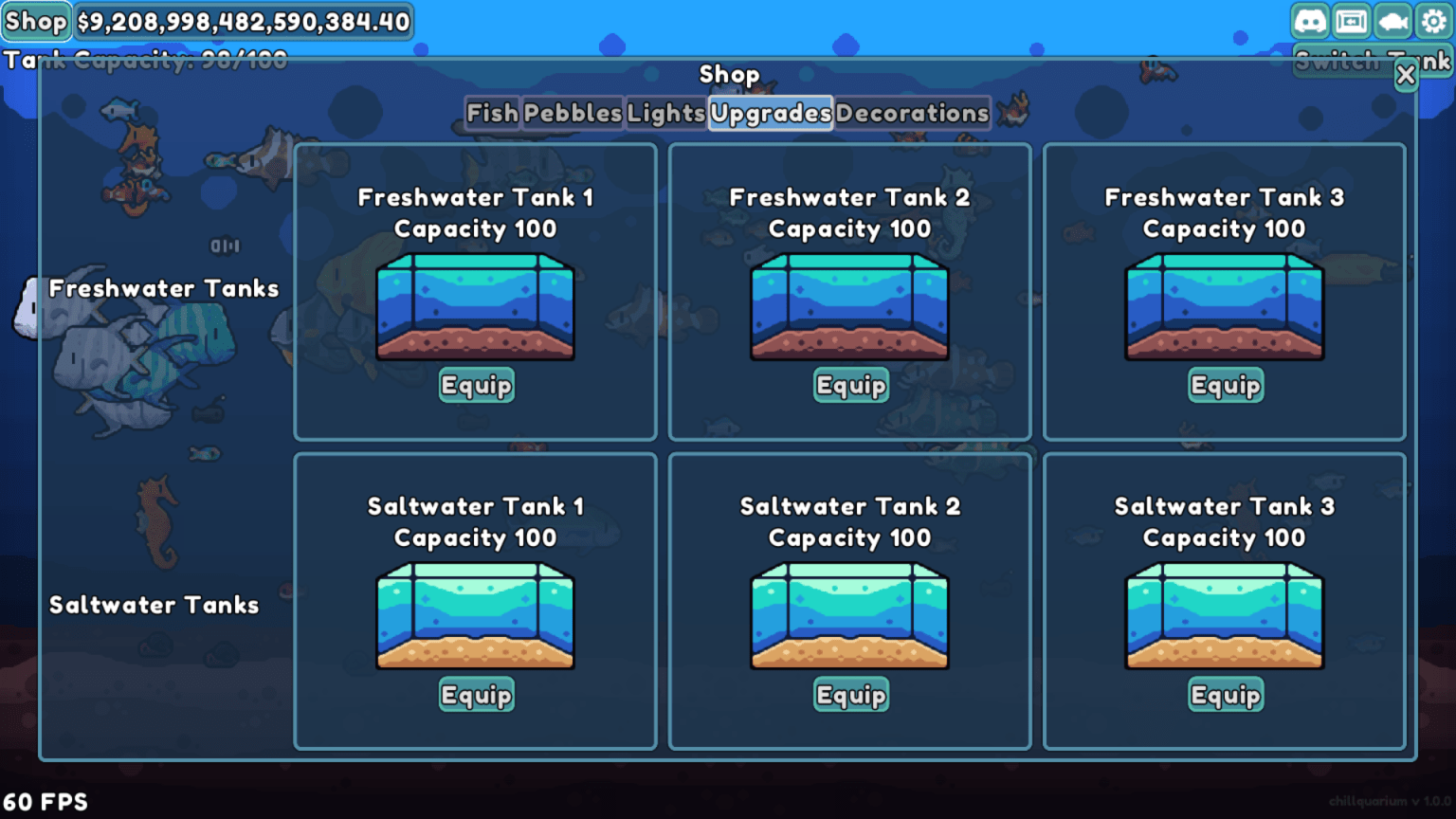1456x819 pixels.
Task: Equip Saltwater Tank 1
Action: pyautogui.click(x=476, y=695)
